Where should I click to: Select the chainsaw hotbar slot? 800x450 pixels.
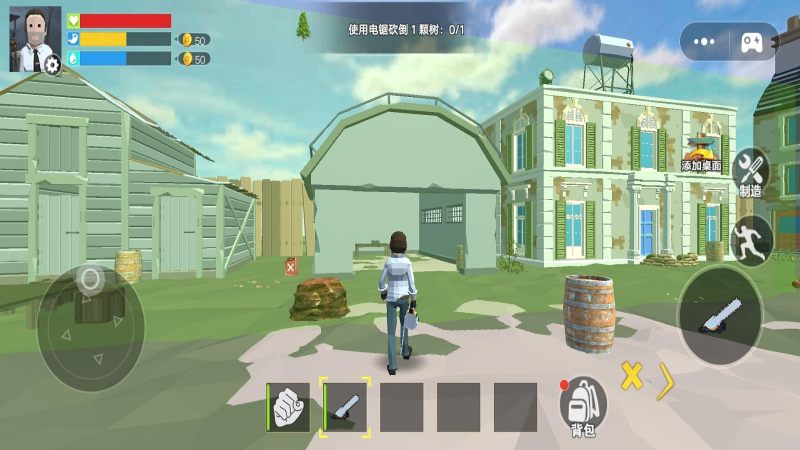click(345, 407)
